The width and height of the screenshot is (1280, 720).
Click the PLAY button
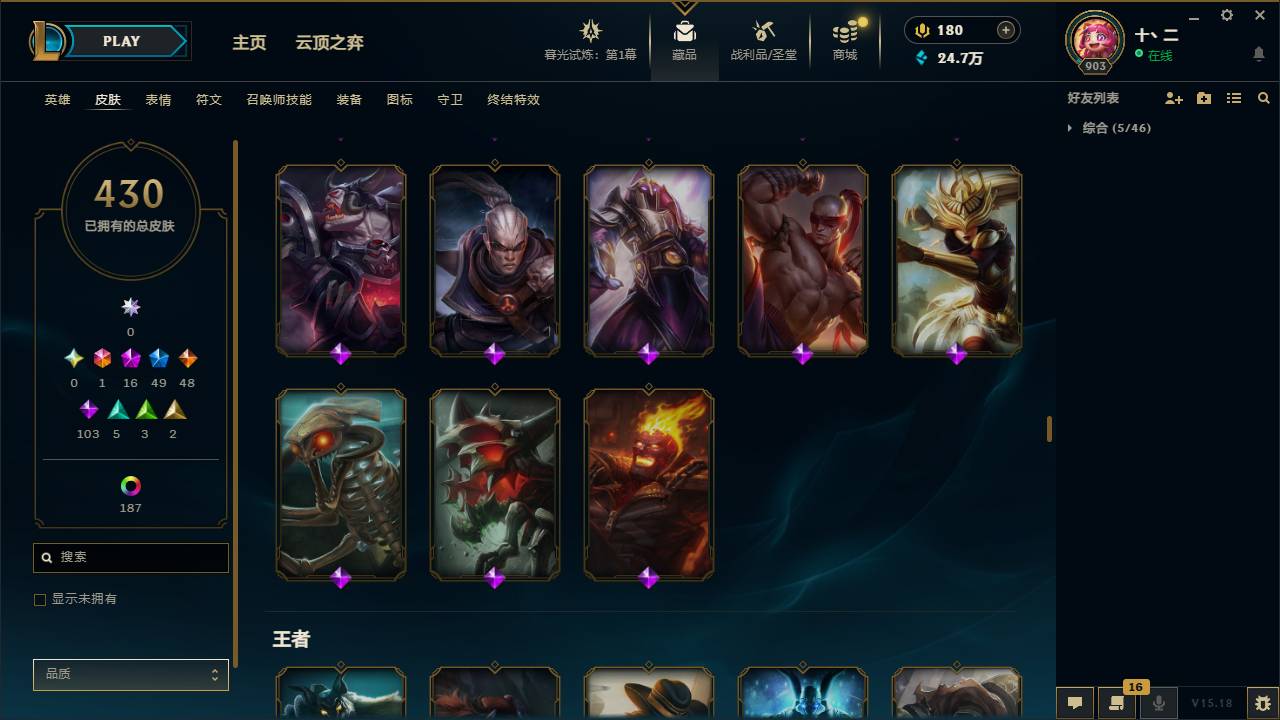tap(121, 41)
